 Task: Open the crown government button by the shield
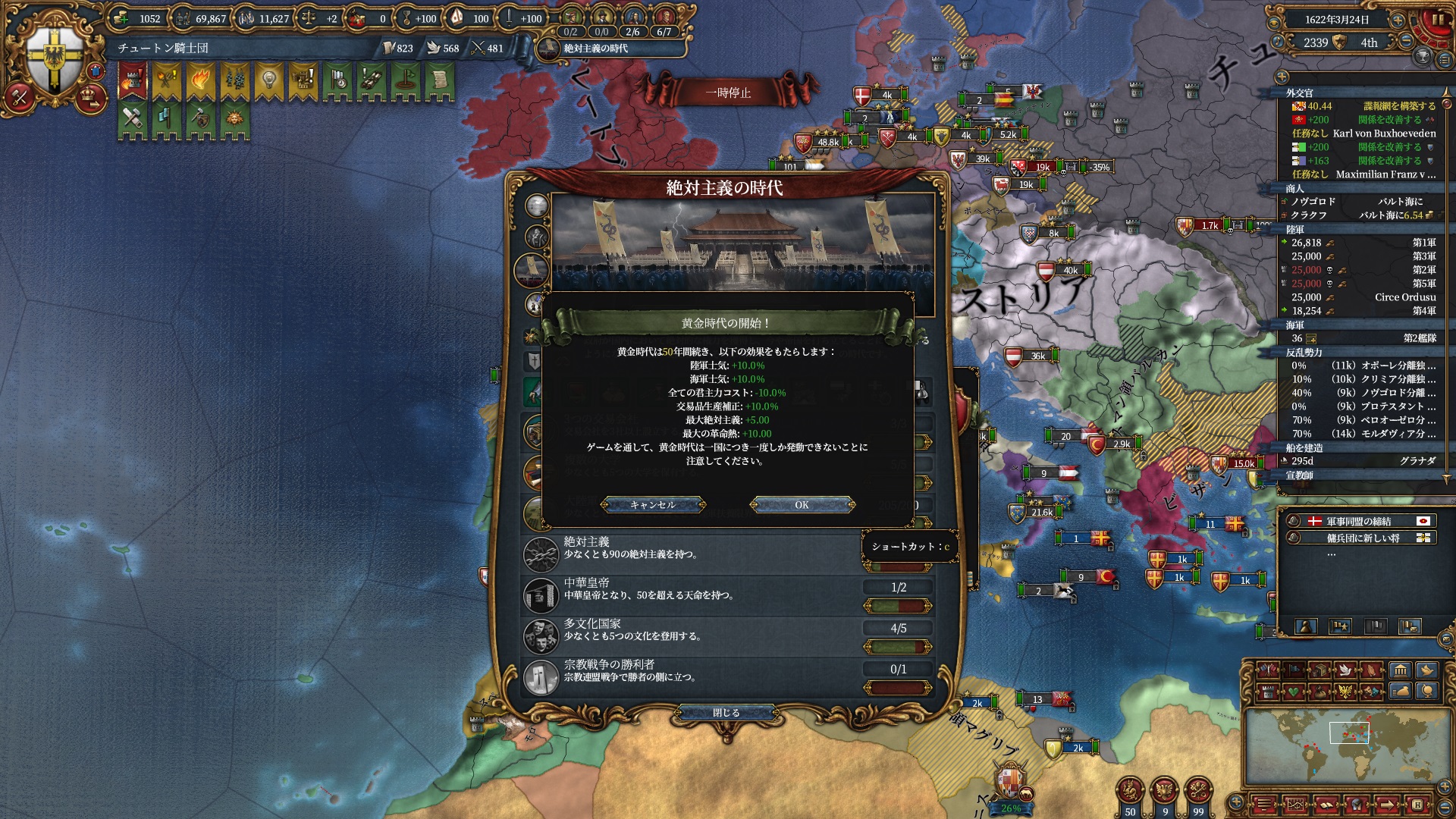point(89,96)
